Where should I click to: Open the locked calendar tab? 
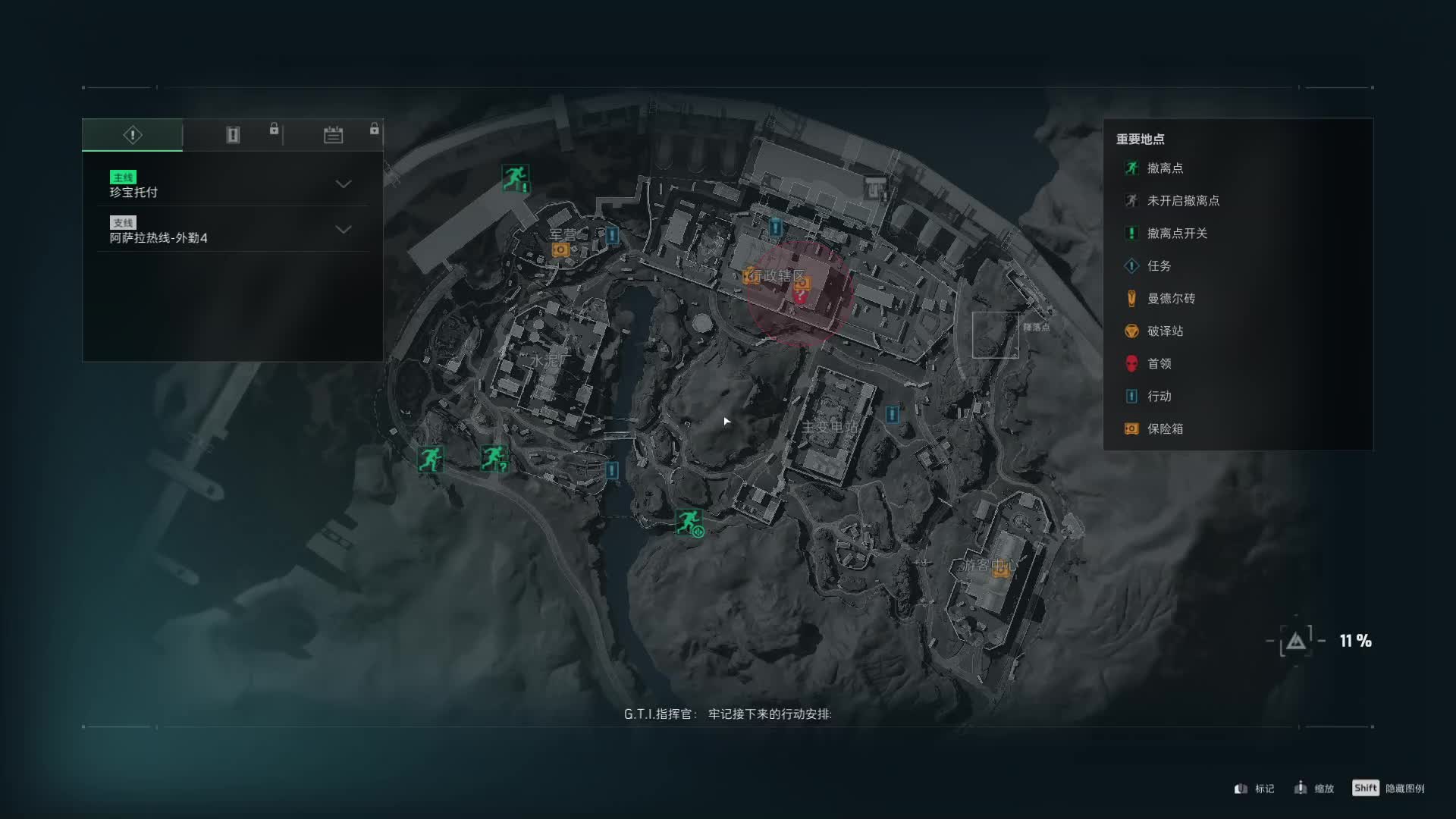[x=334, y=135]
